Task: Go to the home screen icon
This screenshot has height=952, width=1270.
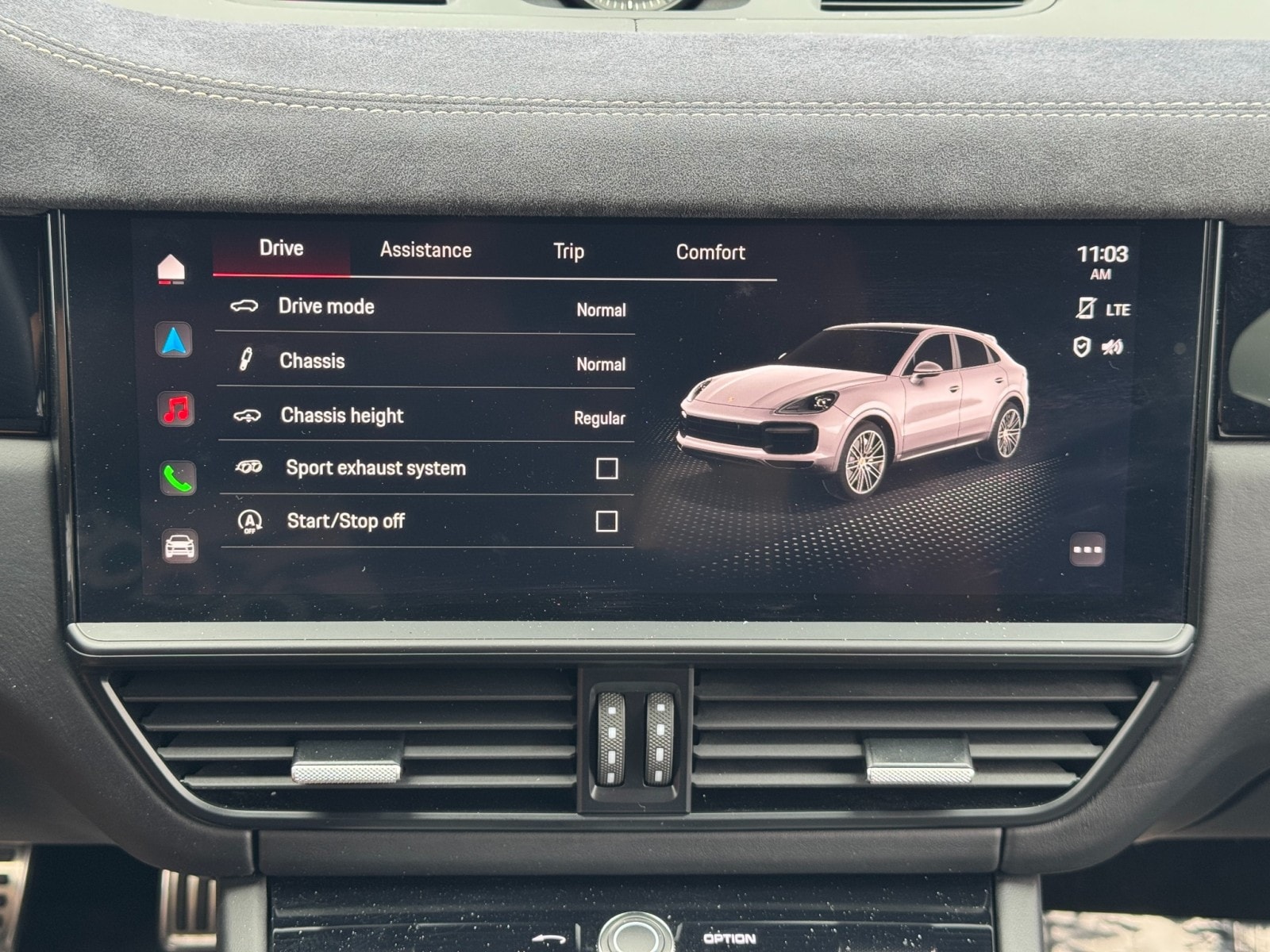Action: pyautogui.click(x=171, y=269)
